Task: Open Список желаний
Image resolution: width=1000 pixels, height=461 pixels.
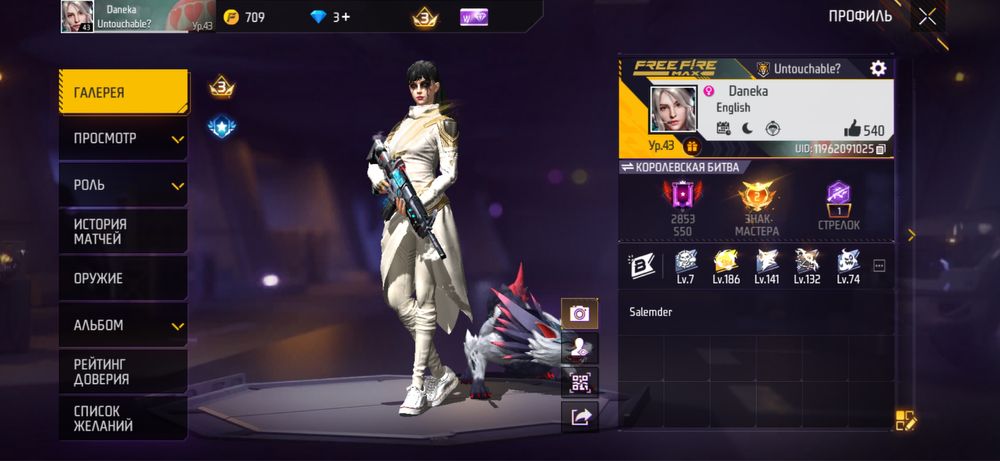Action: coord(123,418)
